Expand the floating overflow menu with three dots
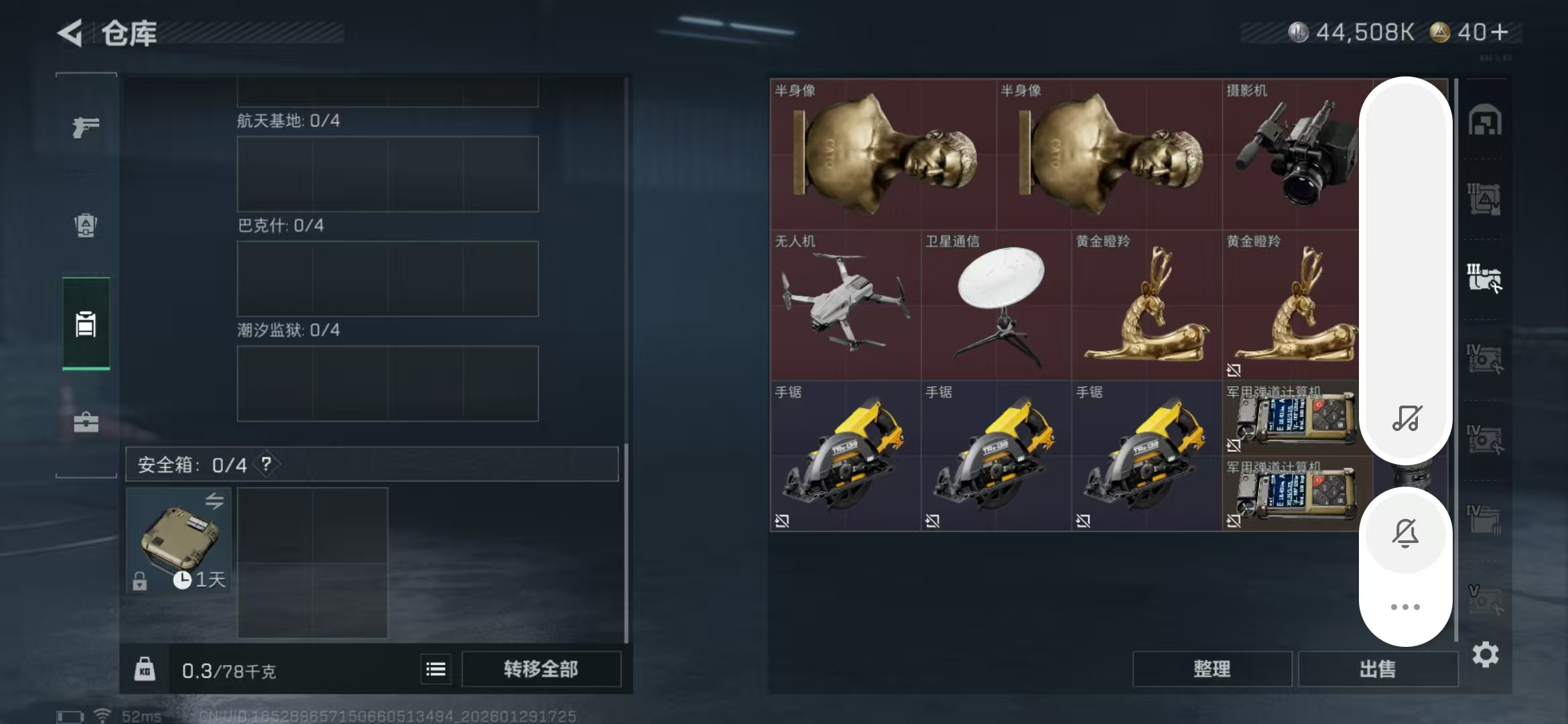The width and height of the screenshot is (1568, 724). coord(1406,607)
